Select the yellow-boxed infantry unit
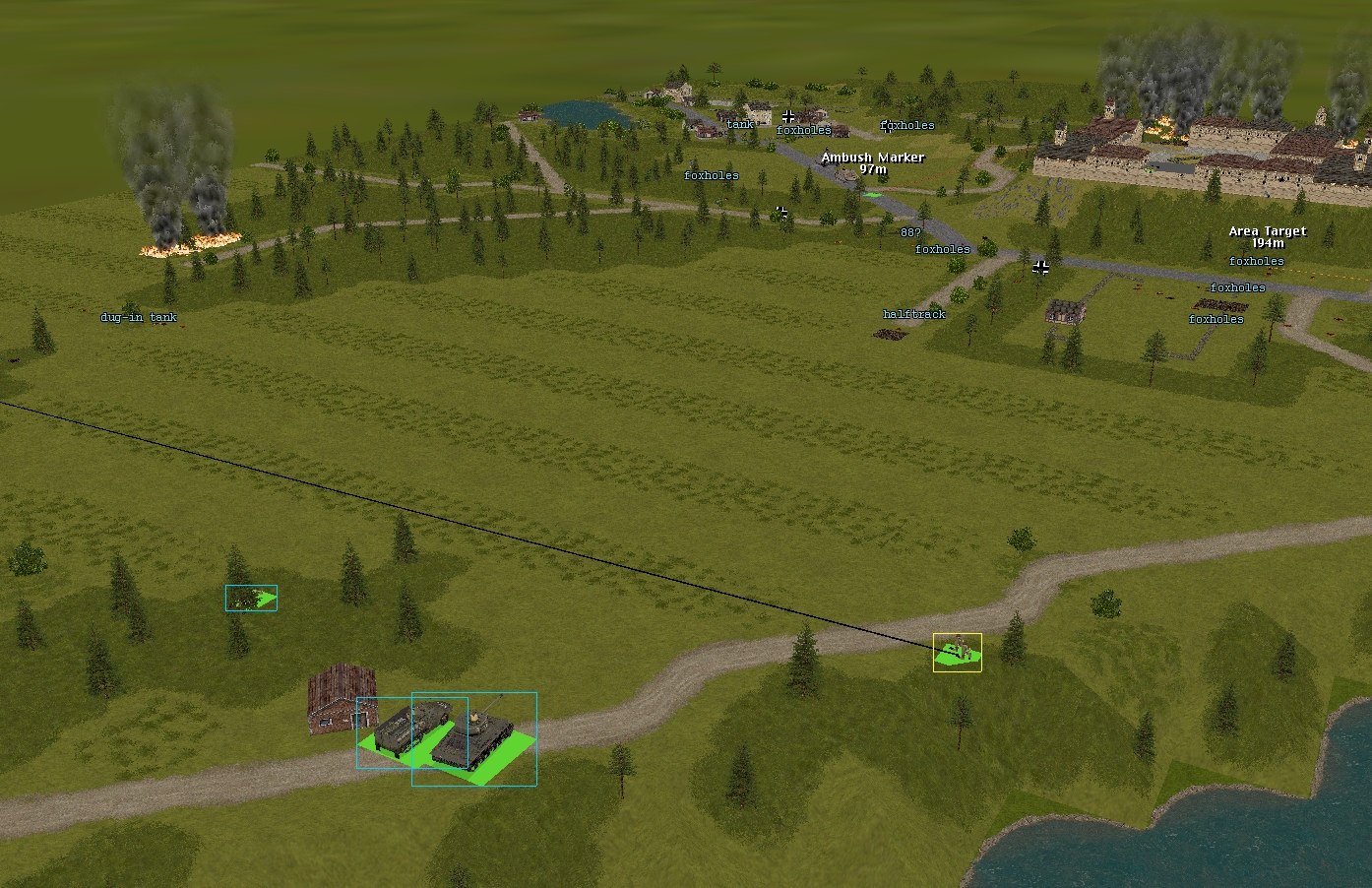The height and width of the screenshot is (888, 1372). pos(958,652)
